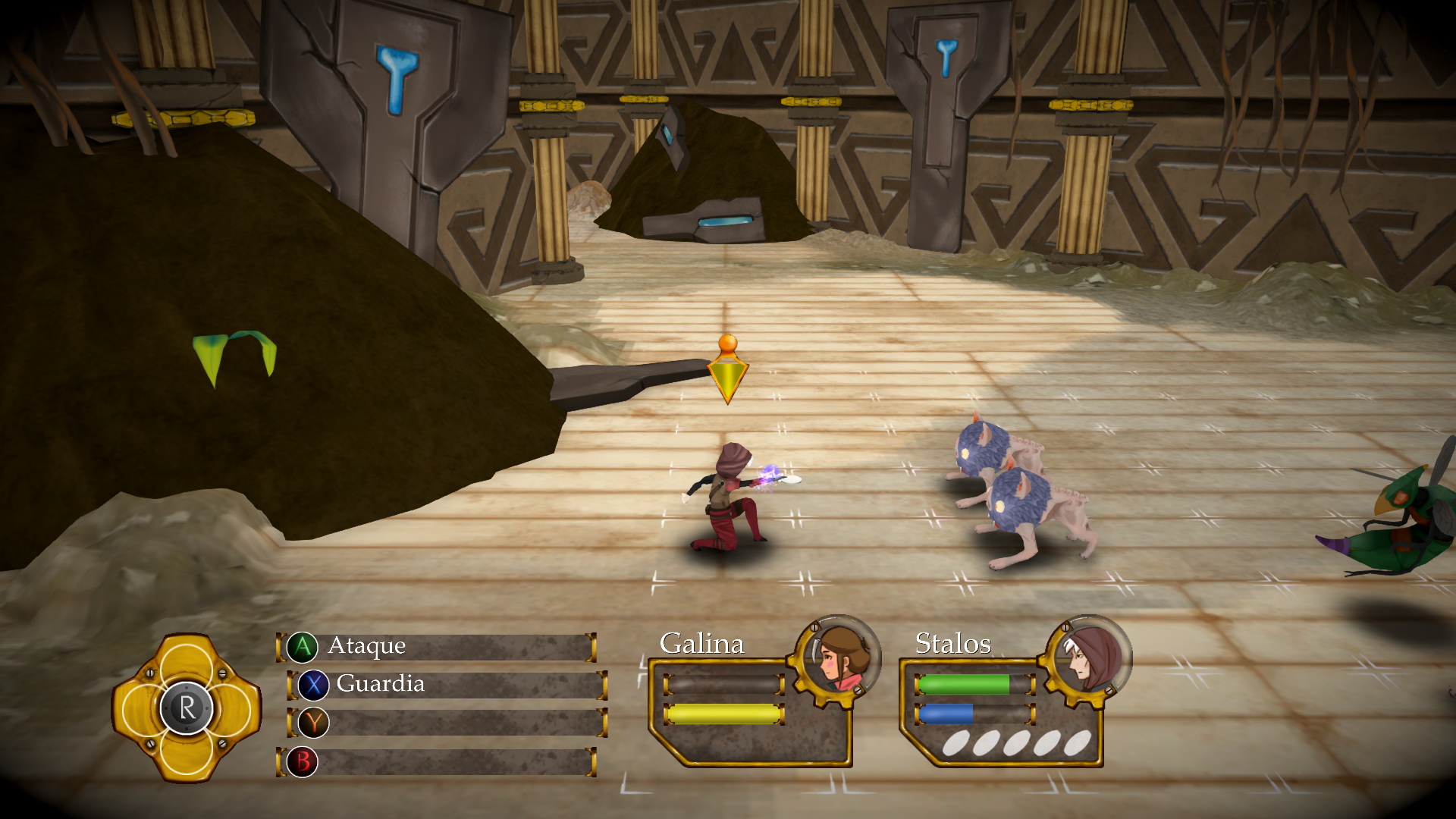
Task: Select Stalos's character portrait
Action: 1089,657
